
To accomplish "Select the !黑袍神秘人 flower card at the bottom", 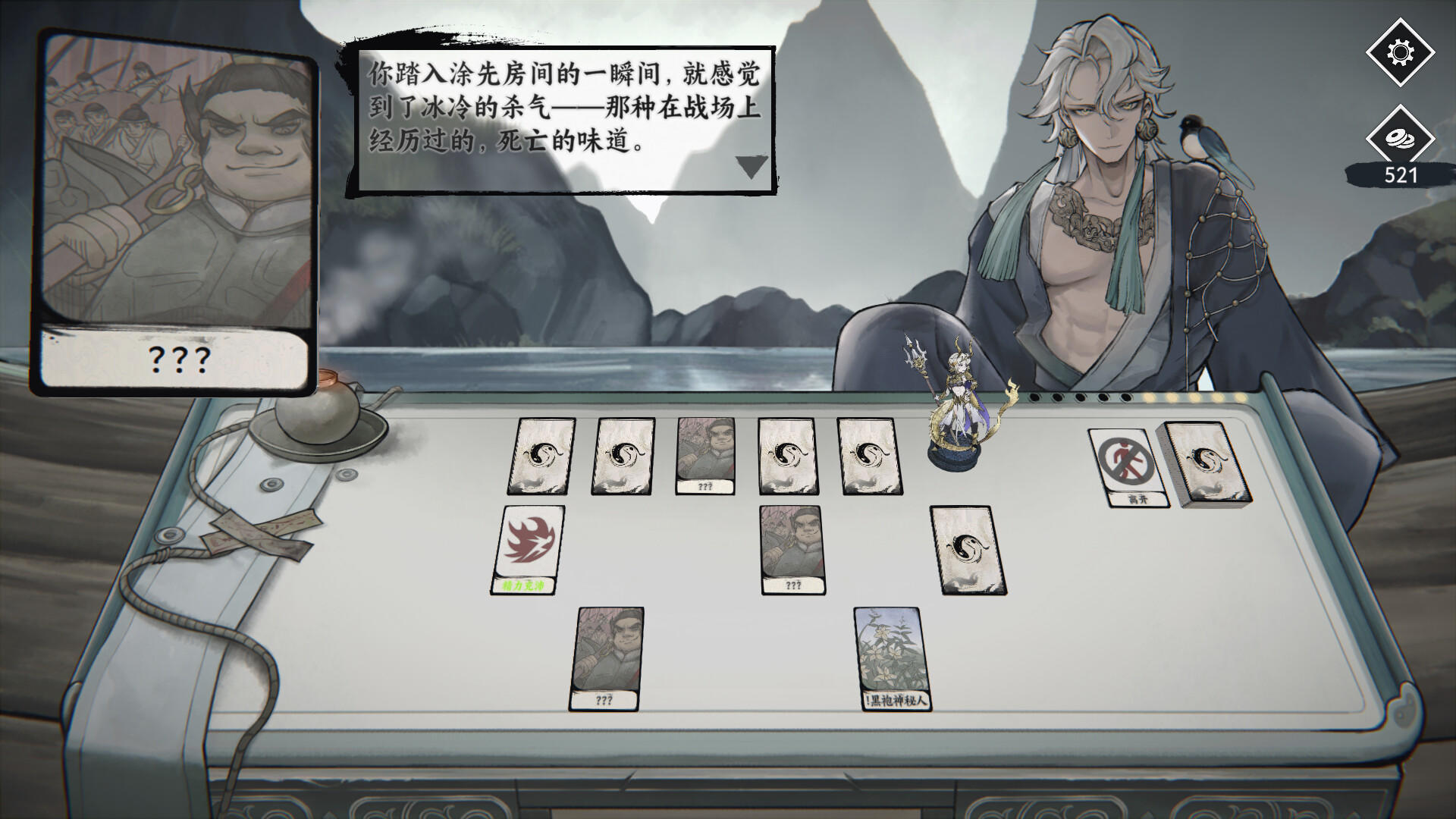I will tap(893, 657).
